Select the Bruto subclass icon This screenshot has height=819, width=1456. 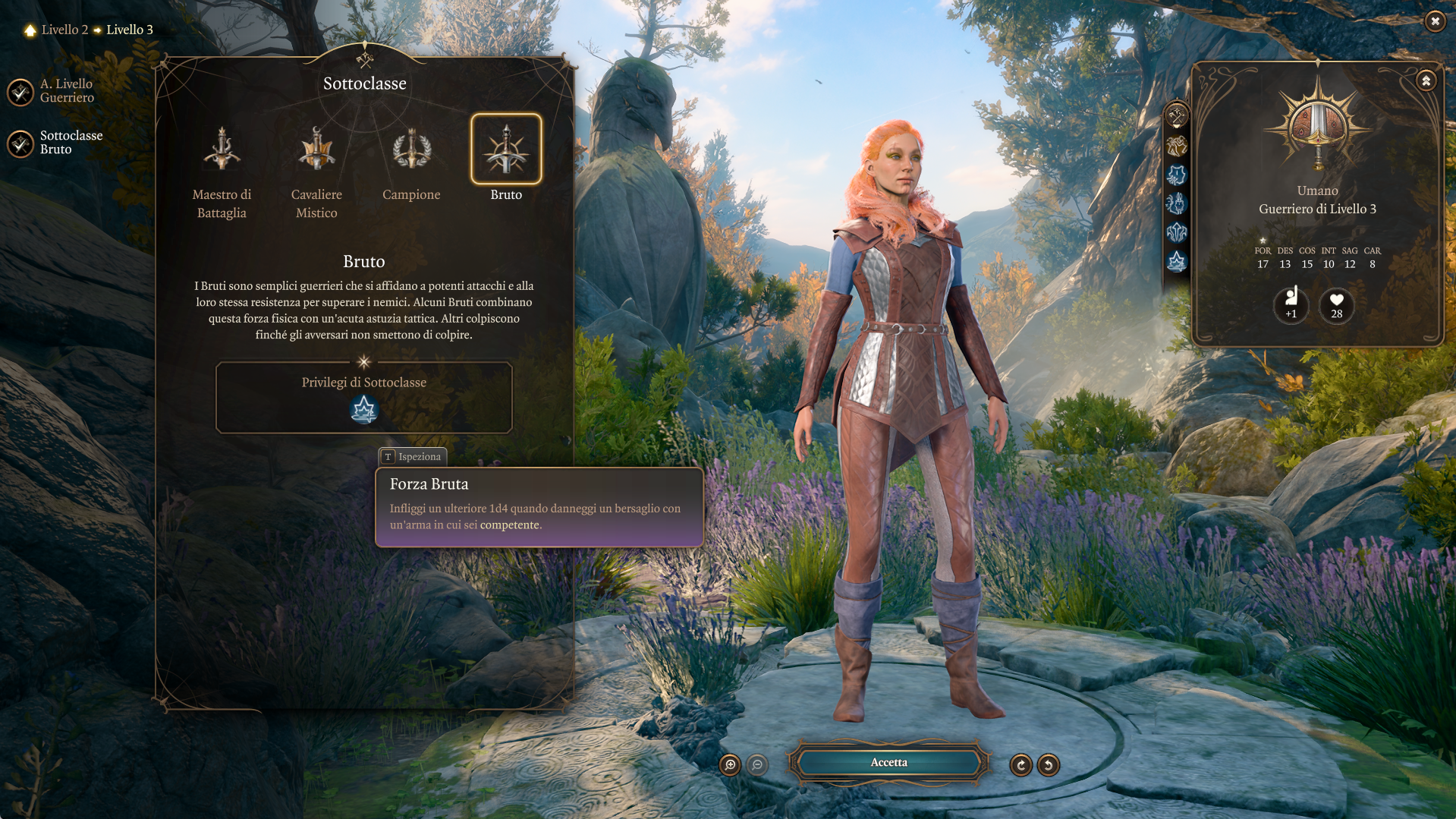pyautogui.click(x=506, y=150)
